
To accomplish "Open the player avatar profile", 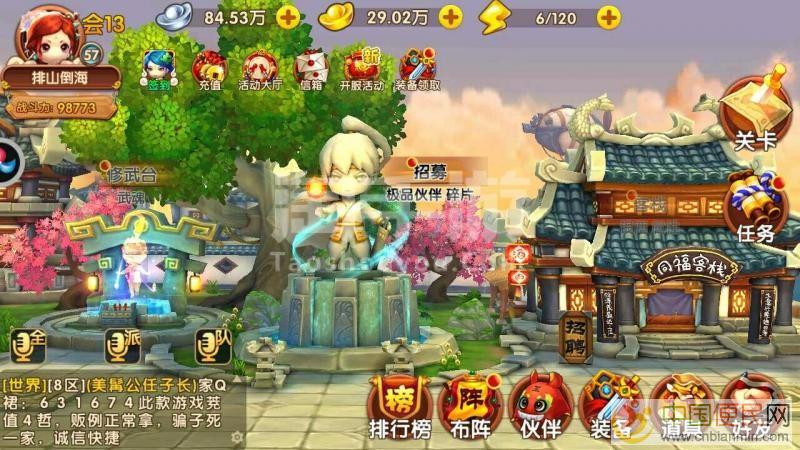I will pos(45,35).
